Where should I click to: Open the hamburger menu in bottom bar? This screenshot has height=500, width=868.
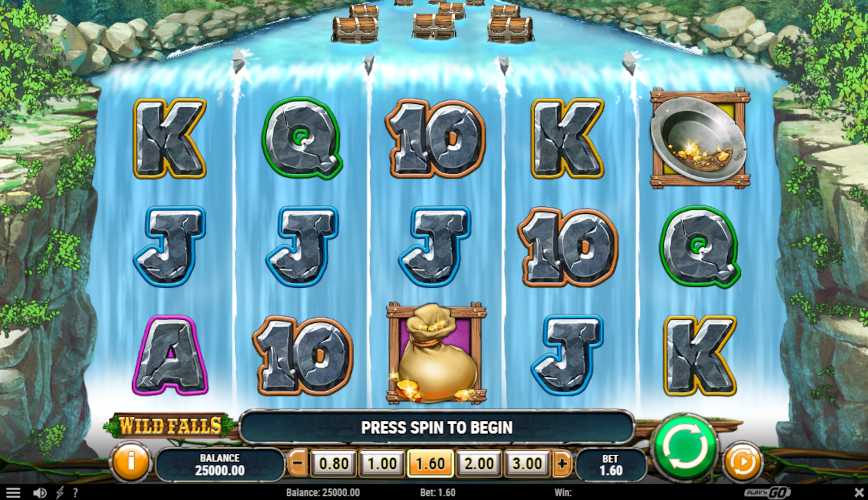(x=12, y=492)
